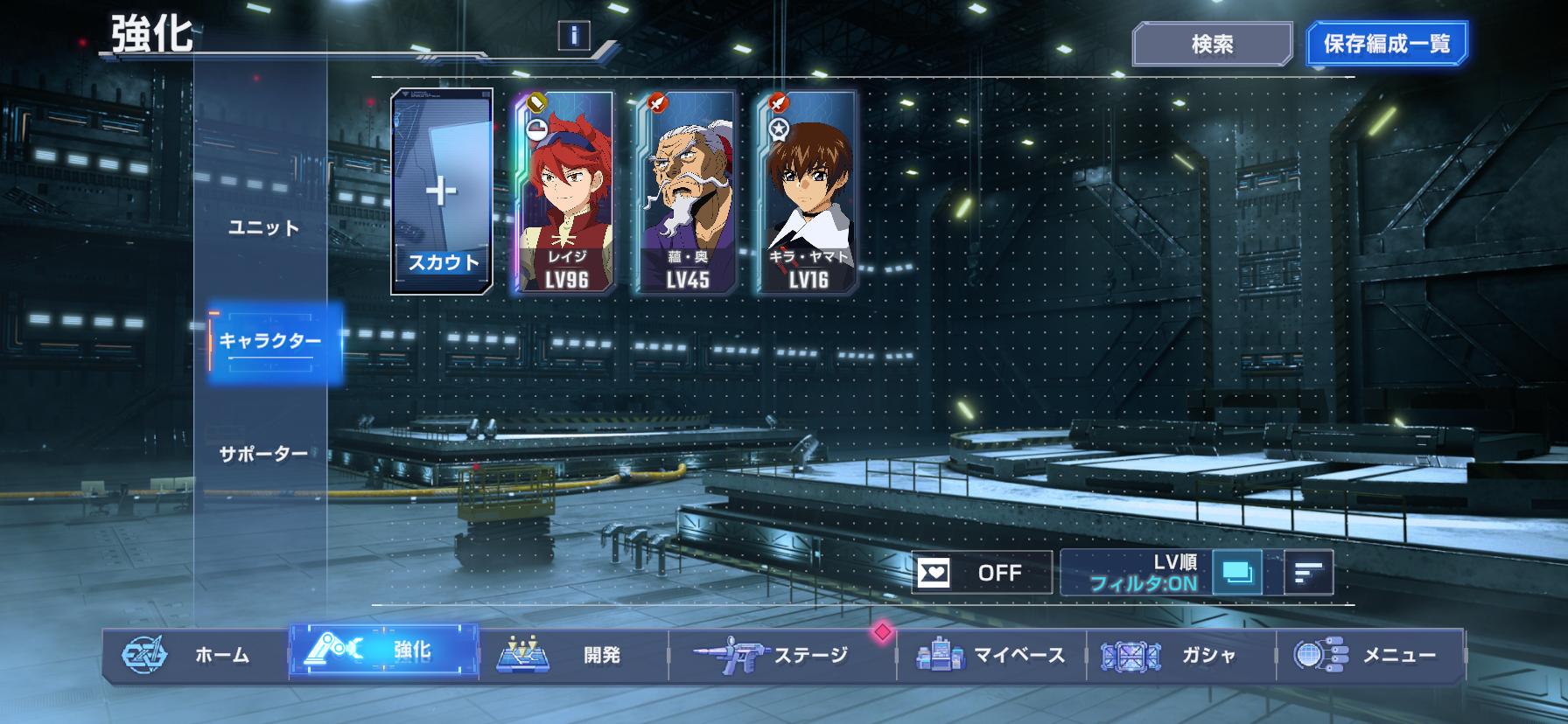Switch to the キャラクター tab
The image size is (1568, 724).
pos(270,341)
